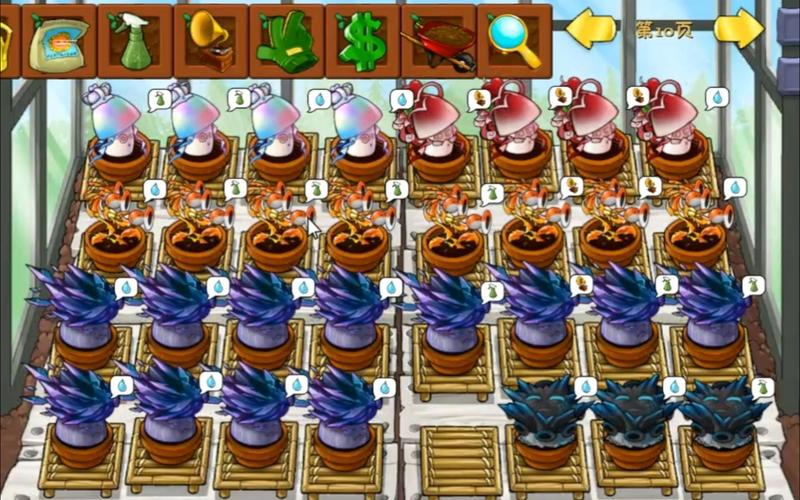Select the green gardening glove
Viewport: 800px width, 500px height.
(286, 41)
